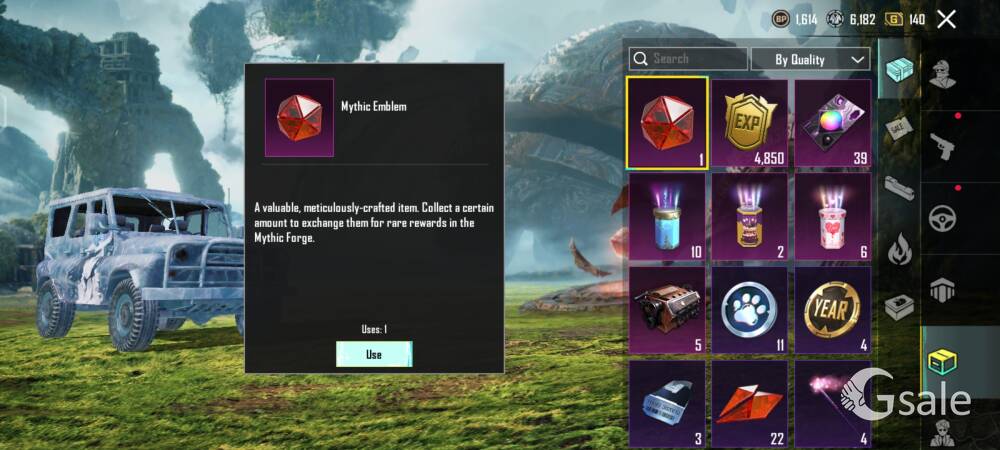
Task: Select the red Mythic Emblem slot
Action: coord(667,122)
